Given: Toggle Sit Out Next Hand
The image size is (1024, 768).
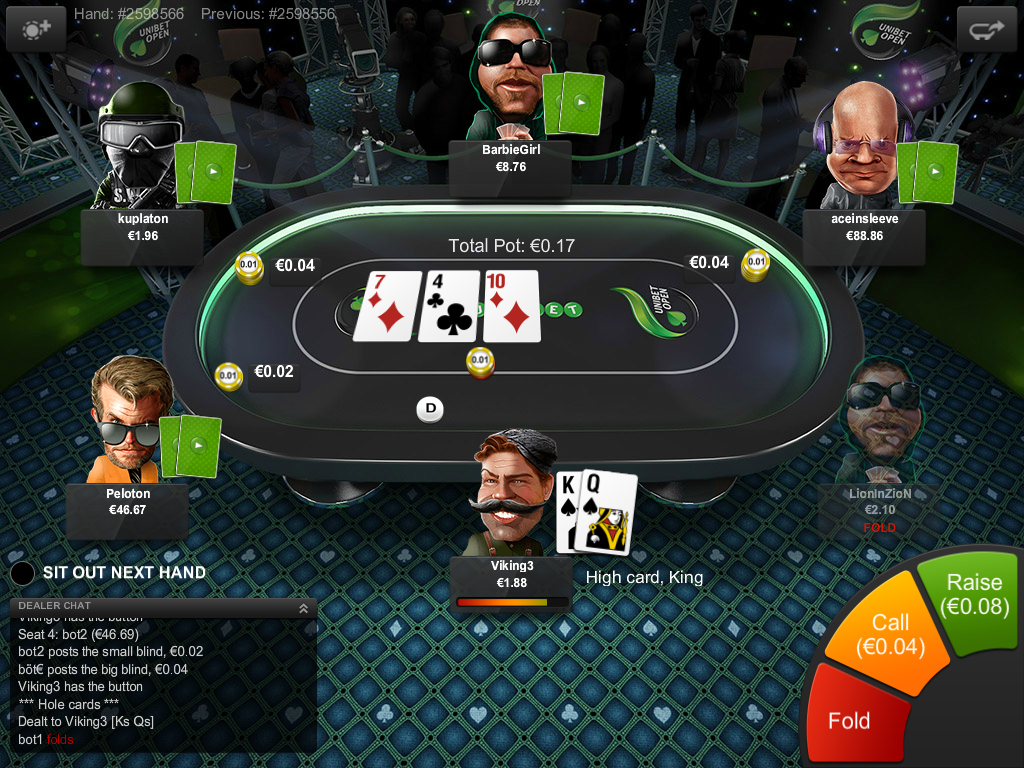Looking at the screenshot, I should click(x=23, y=573).
